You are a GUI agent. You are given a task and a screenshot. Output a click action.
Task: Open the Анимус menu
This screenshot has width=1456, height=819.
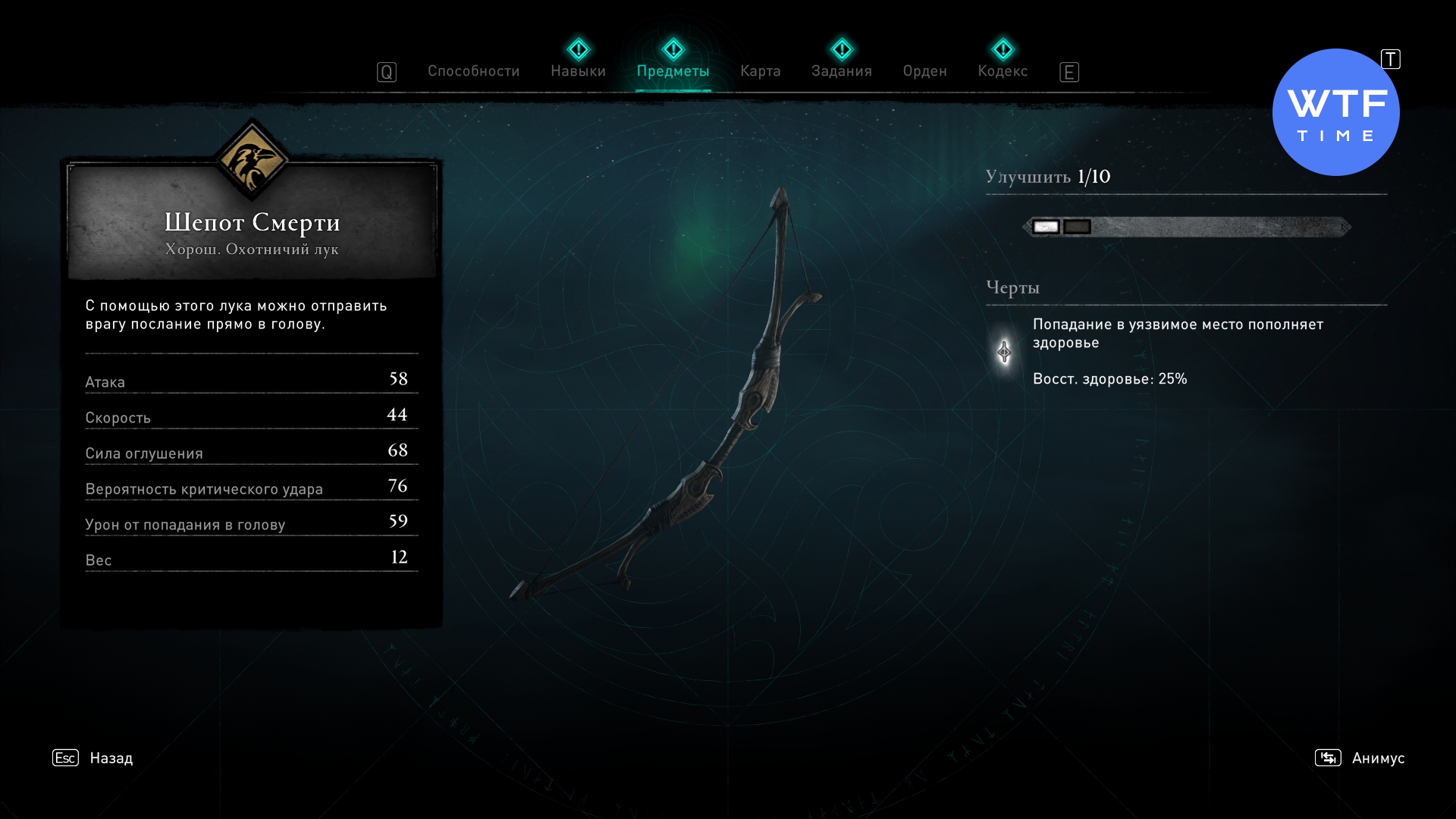pyautogui.click(x=1377, y=758)
